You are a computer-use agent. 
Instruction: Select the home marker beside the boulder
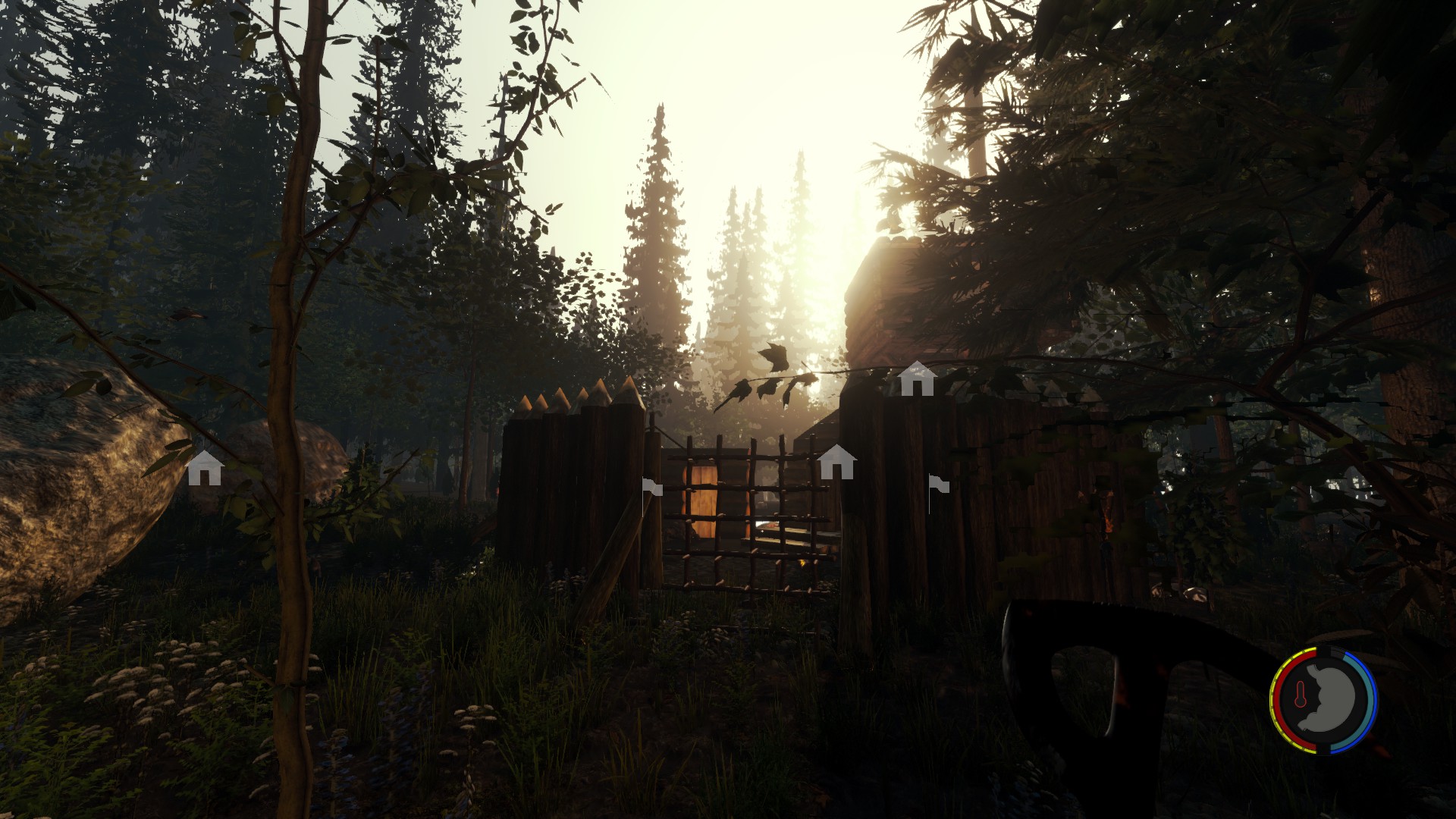205,467
